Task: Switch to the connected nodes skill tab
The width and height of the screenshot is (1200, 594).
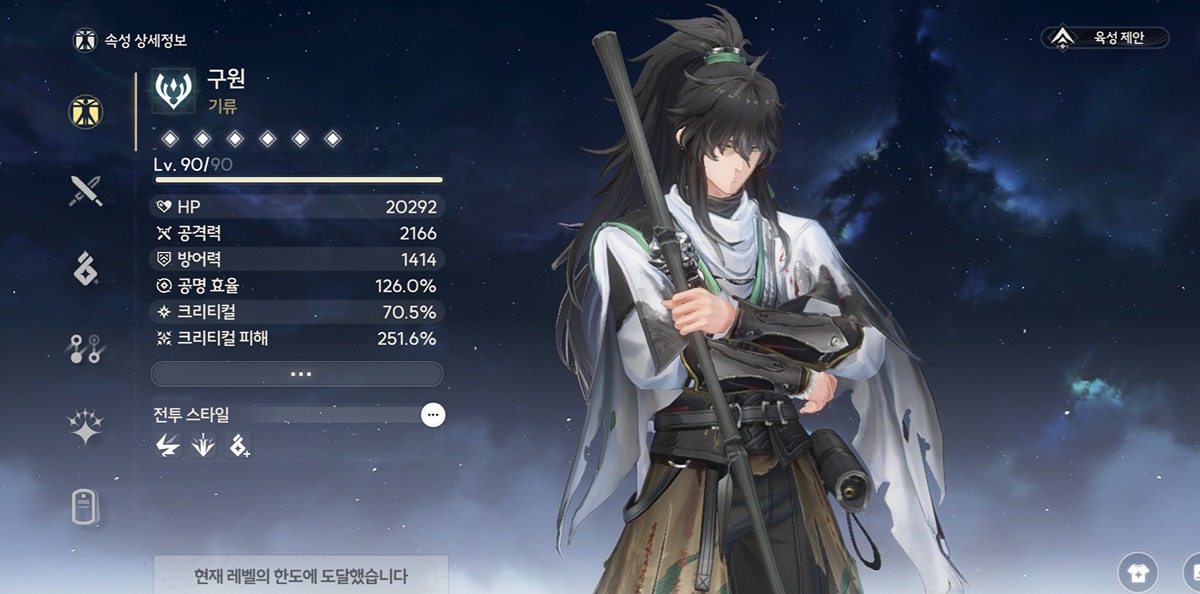Action: coord(86,347)
